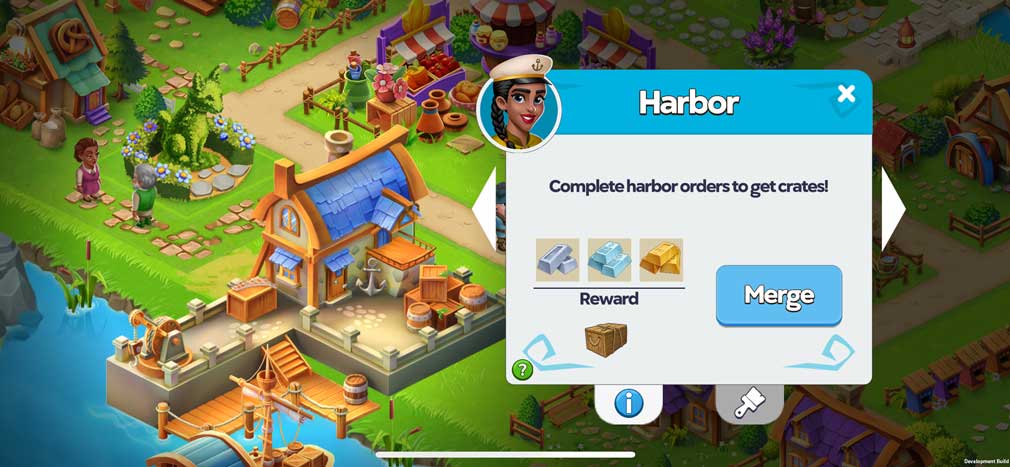Viewport: 1010px width, 467px height.
Task: Go to the next building with right arrow
Action: point(892,209)
